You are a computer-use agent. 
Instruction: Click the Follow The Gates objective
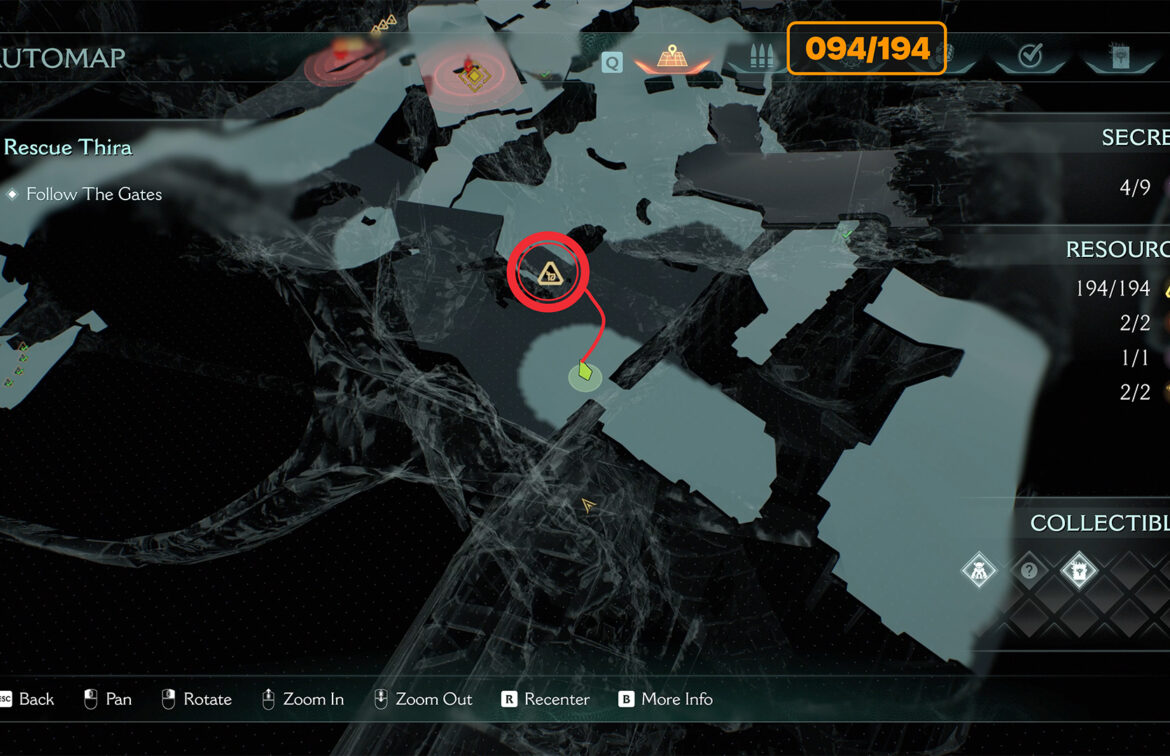[94, 194]
